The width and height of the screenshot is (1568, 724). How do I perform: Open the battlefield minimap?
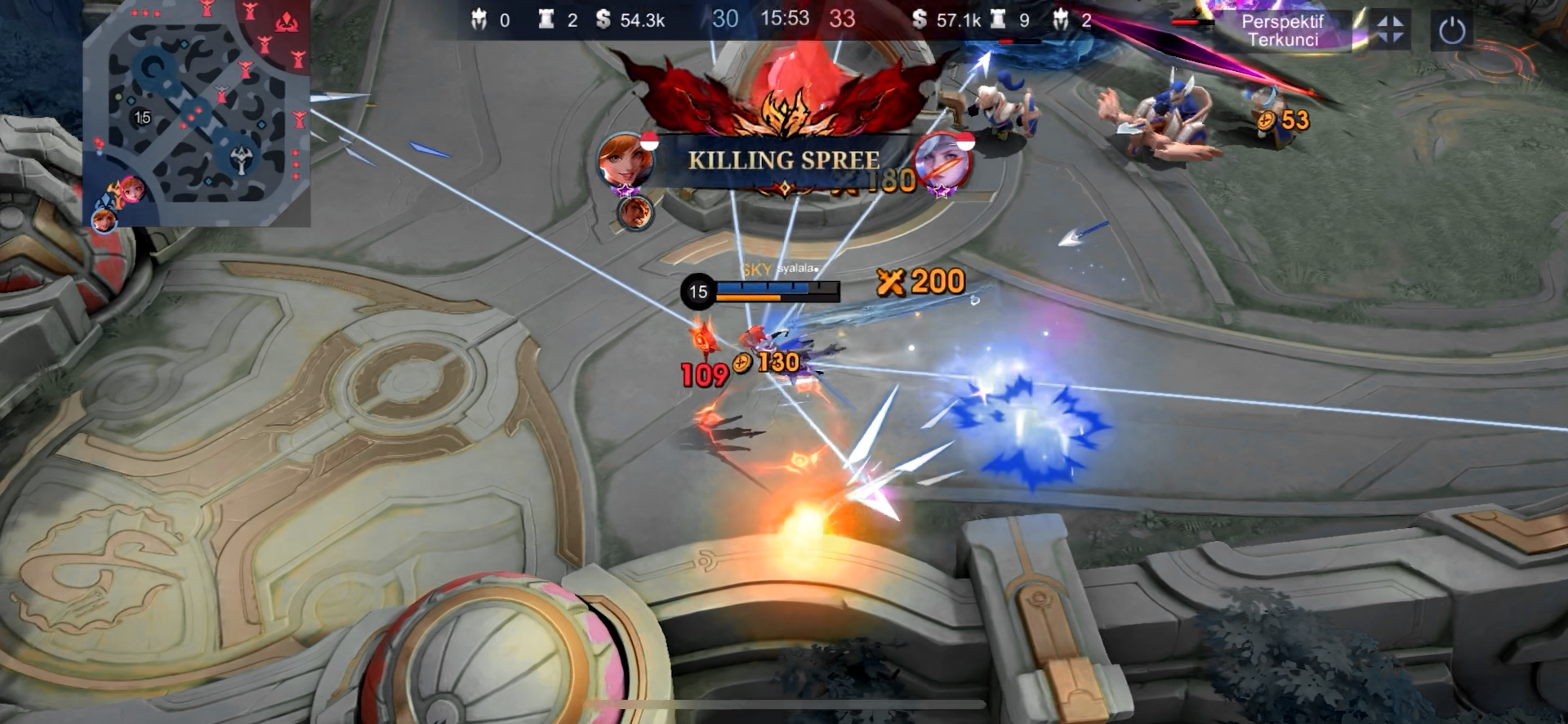tap(197, 113)
